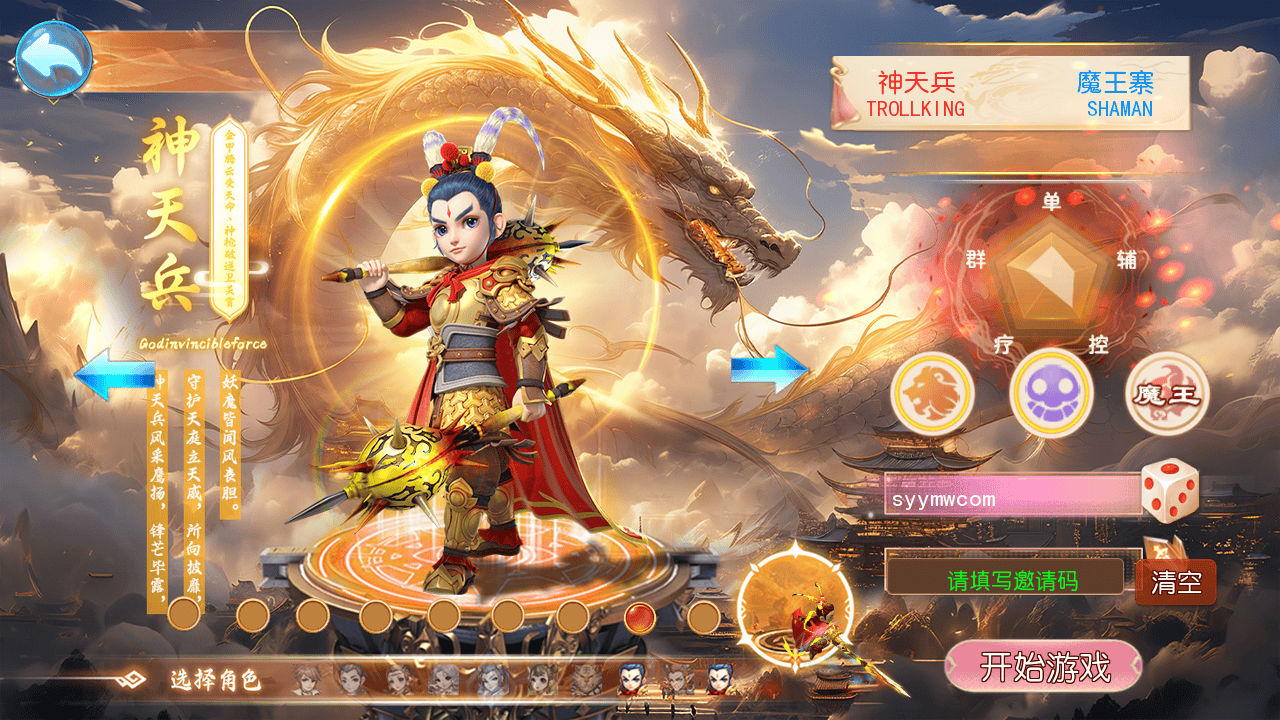The image size is (1280, 720).
Task: Switch to the SHAMAN class tab
Action: point(1115,93)
